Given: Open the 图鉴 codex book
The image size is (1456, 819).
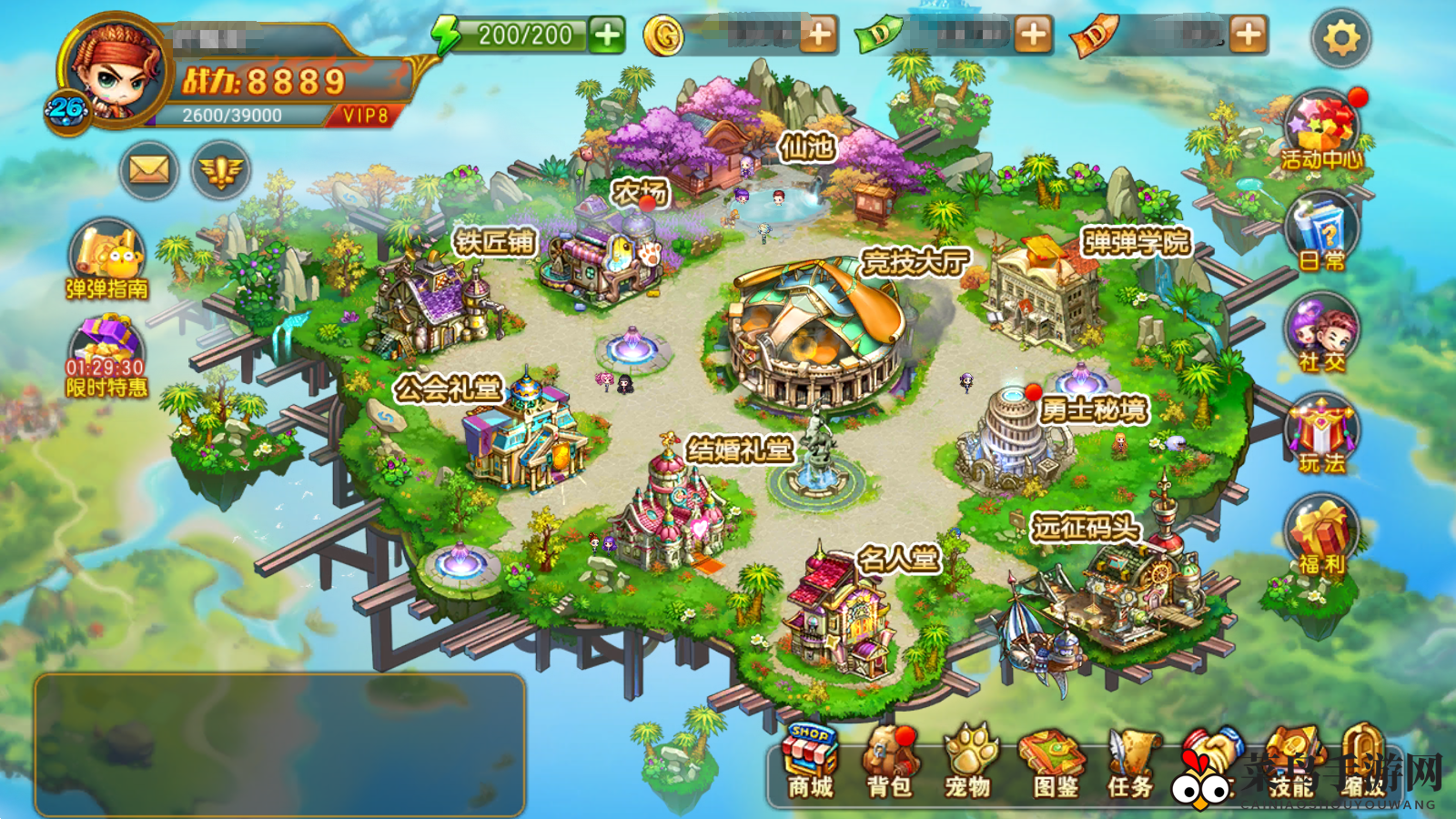Looking at the screenshot, I should tap(1054, 762).
